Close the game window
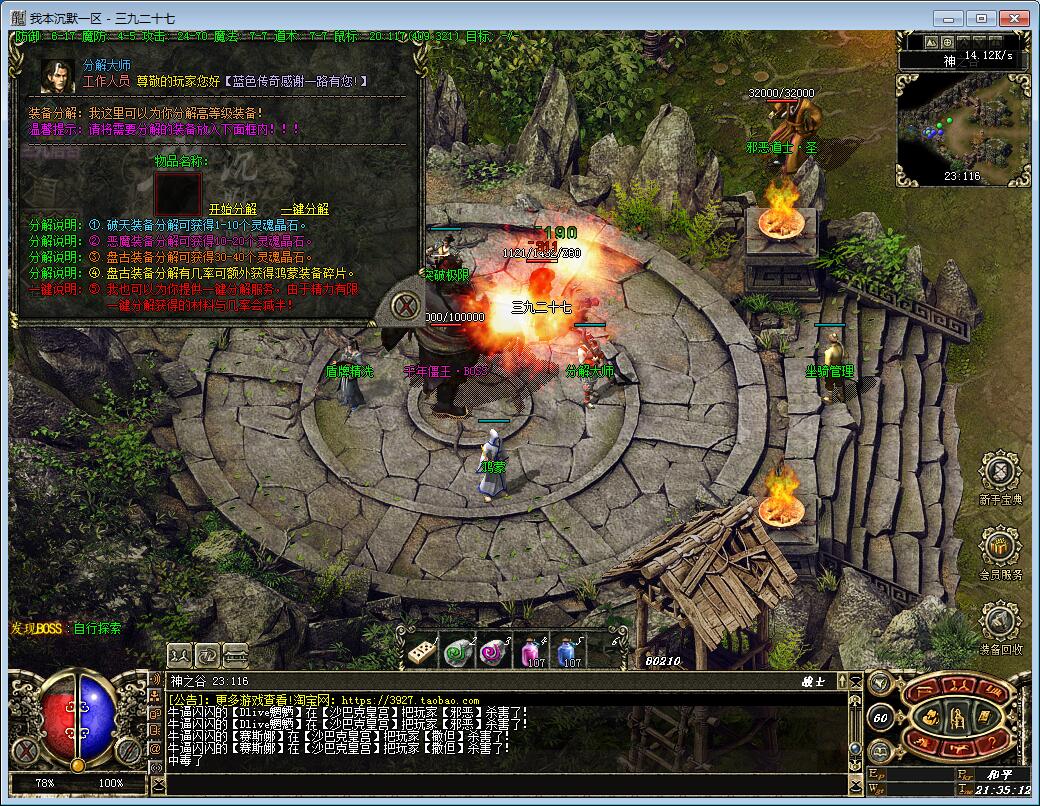 click(x=1016, y=18)
